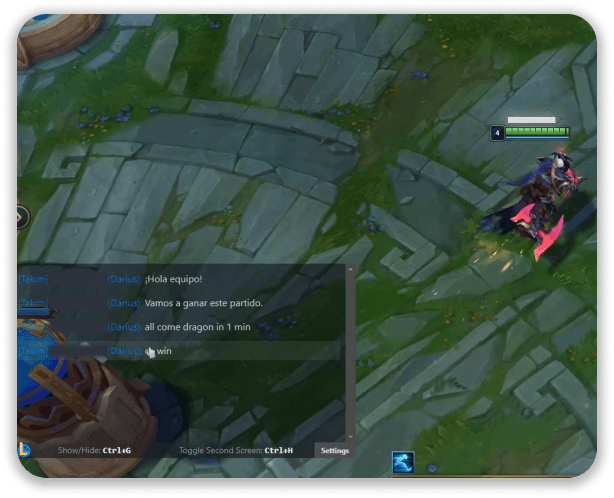This screenshot has height=498, width=614.
Task: Click the chat overlay scrollbar
Action: [x=350, y=352]
